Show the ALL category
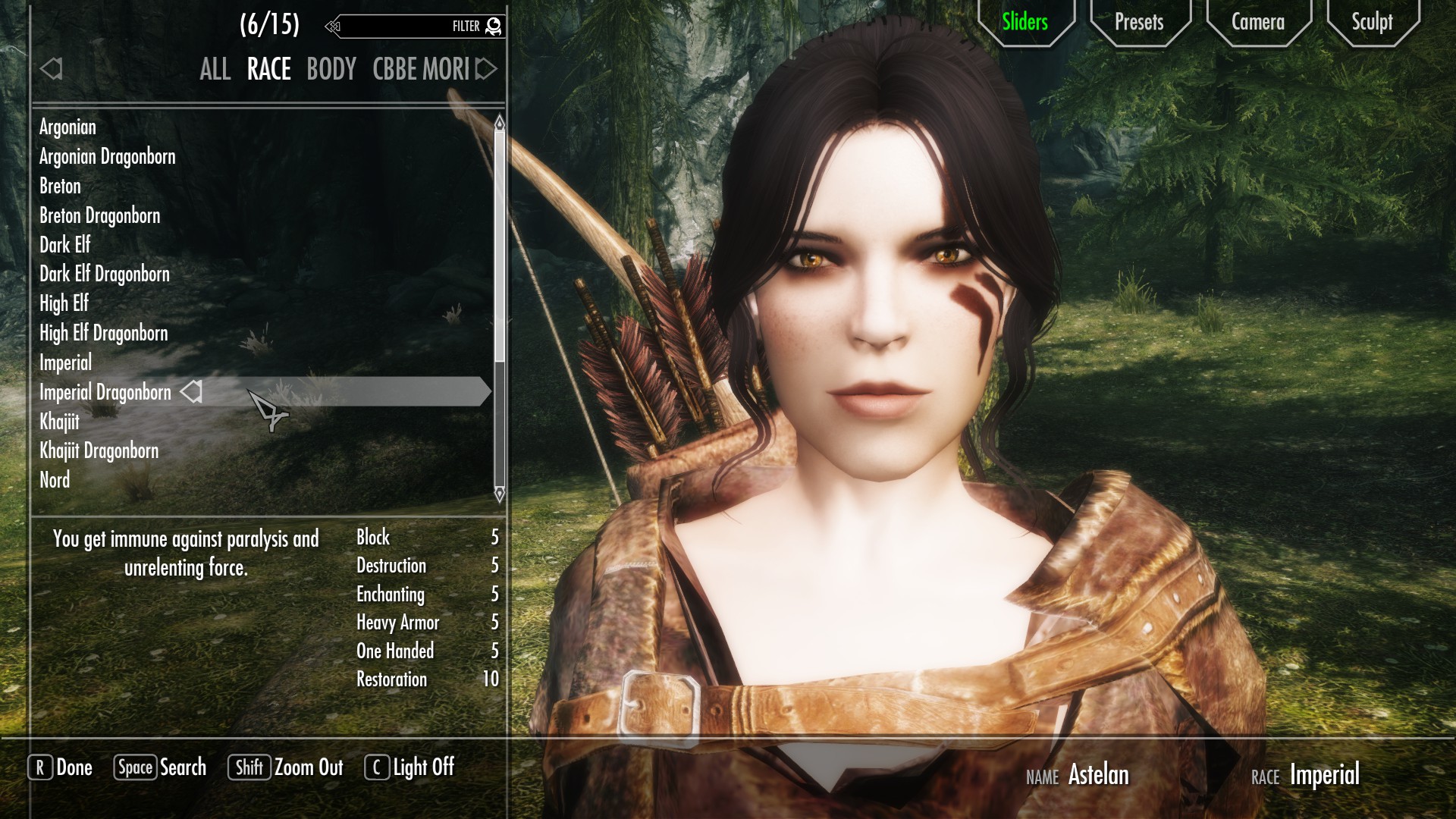Screen dimensions: 1456x819 click(x=215, y=70)
